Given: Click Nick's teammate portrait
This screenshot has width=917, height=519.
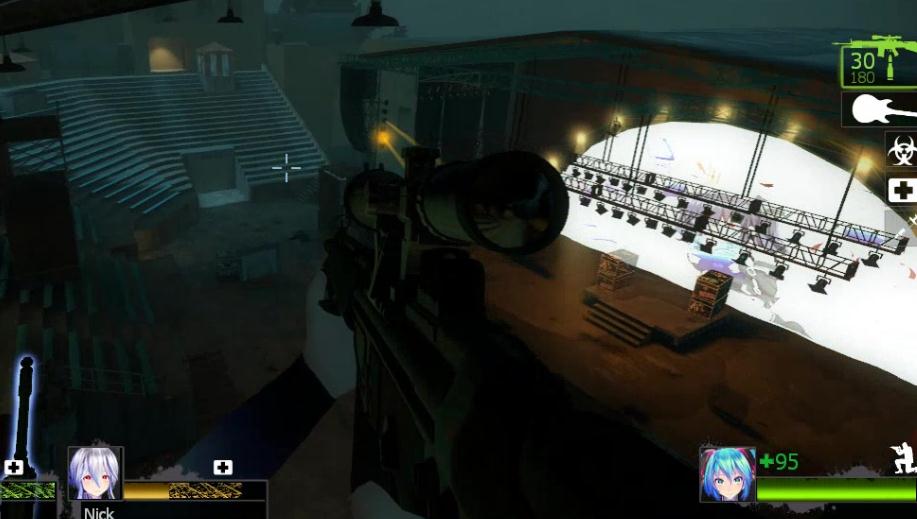Looking at the screenshot, I should [95, 473].
